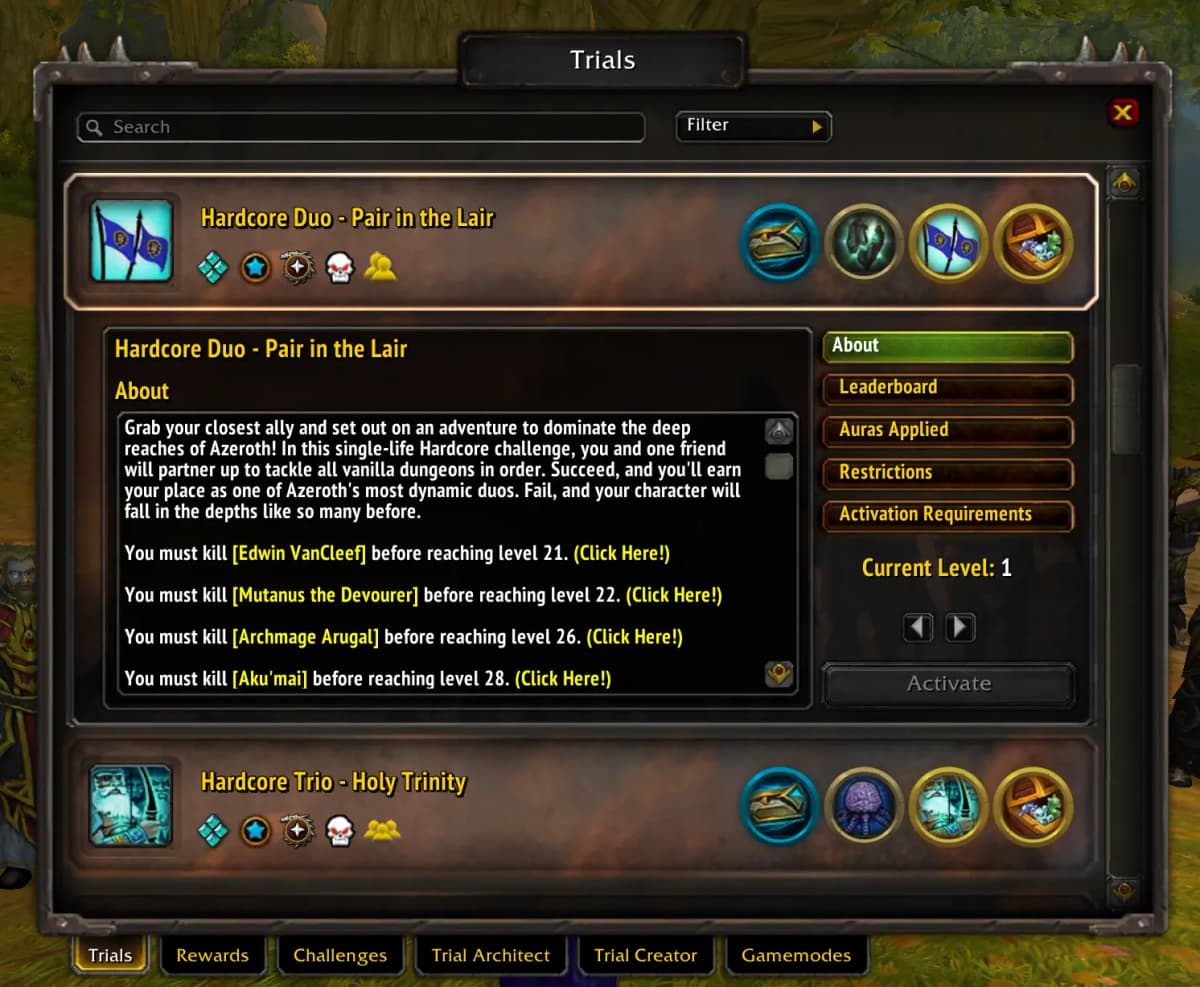The width and height of the screenshot is (1200, 987).
Task: Open the Leaderboard section
Action: (x=947, y=388)
